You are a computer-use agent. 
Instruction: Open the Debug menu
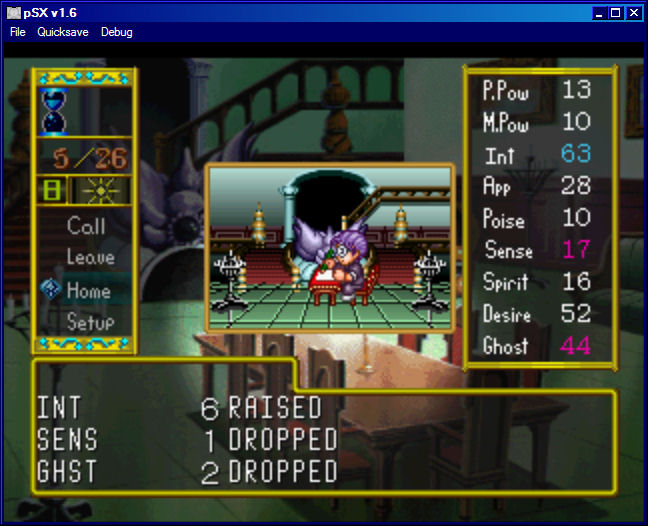[x=116, y=32]
